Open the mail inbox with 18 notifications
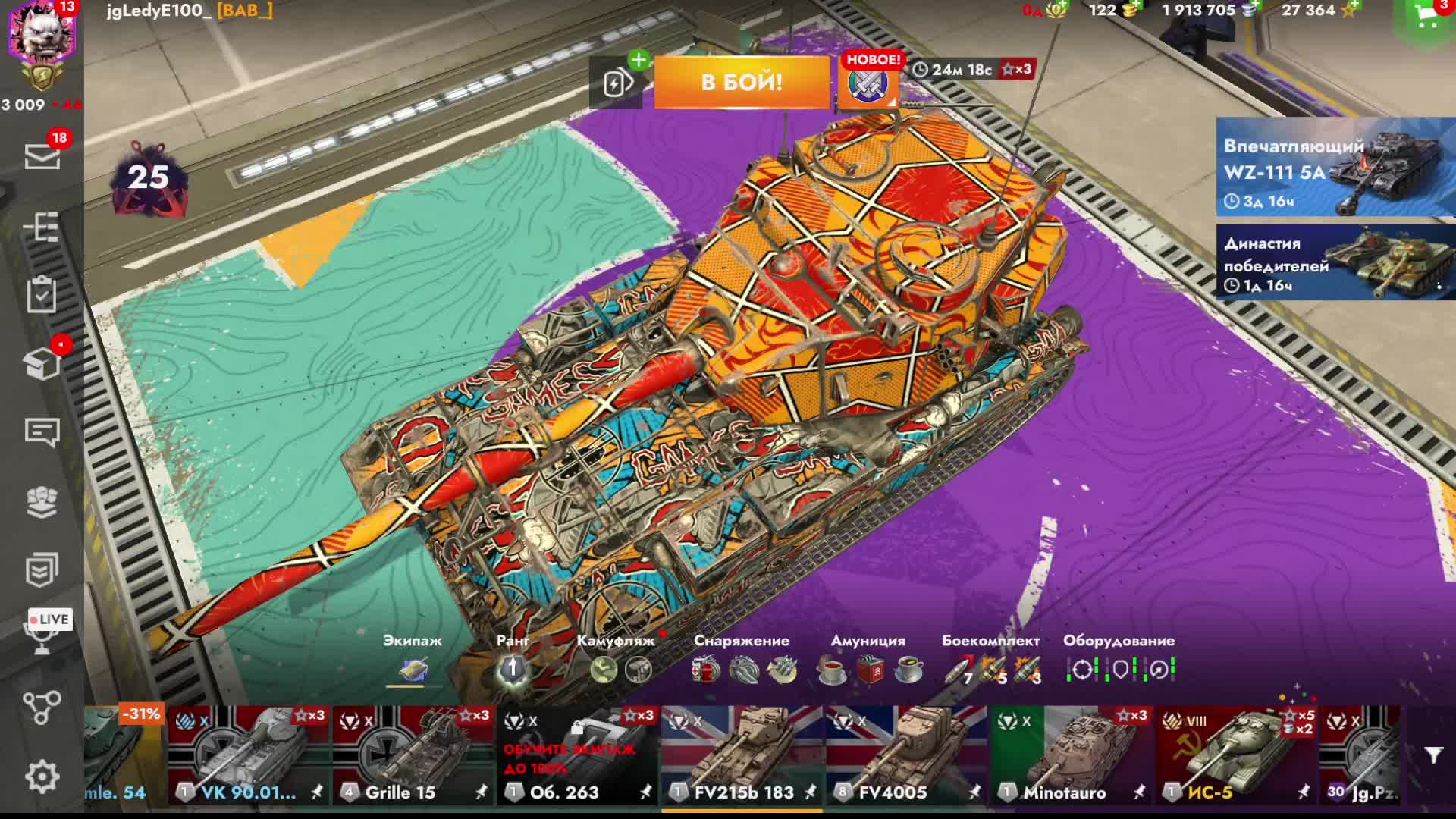The width and height of the screenshot is (1456, 819). [x=42, y=156]
